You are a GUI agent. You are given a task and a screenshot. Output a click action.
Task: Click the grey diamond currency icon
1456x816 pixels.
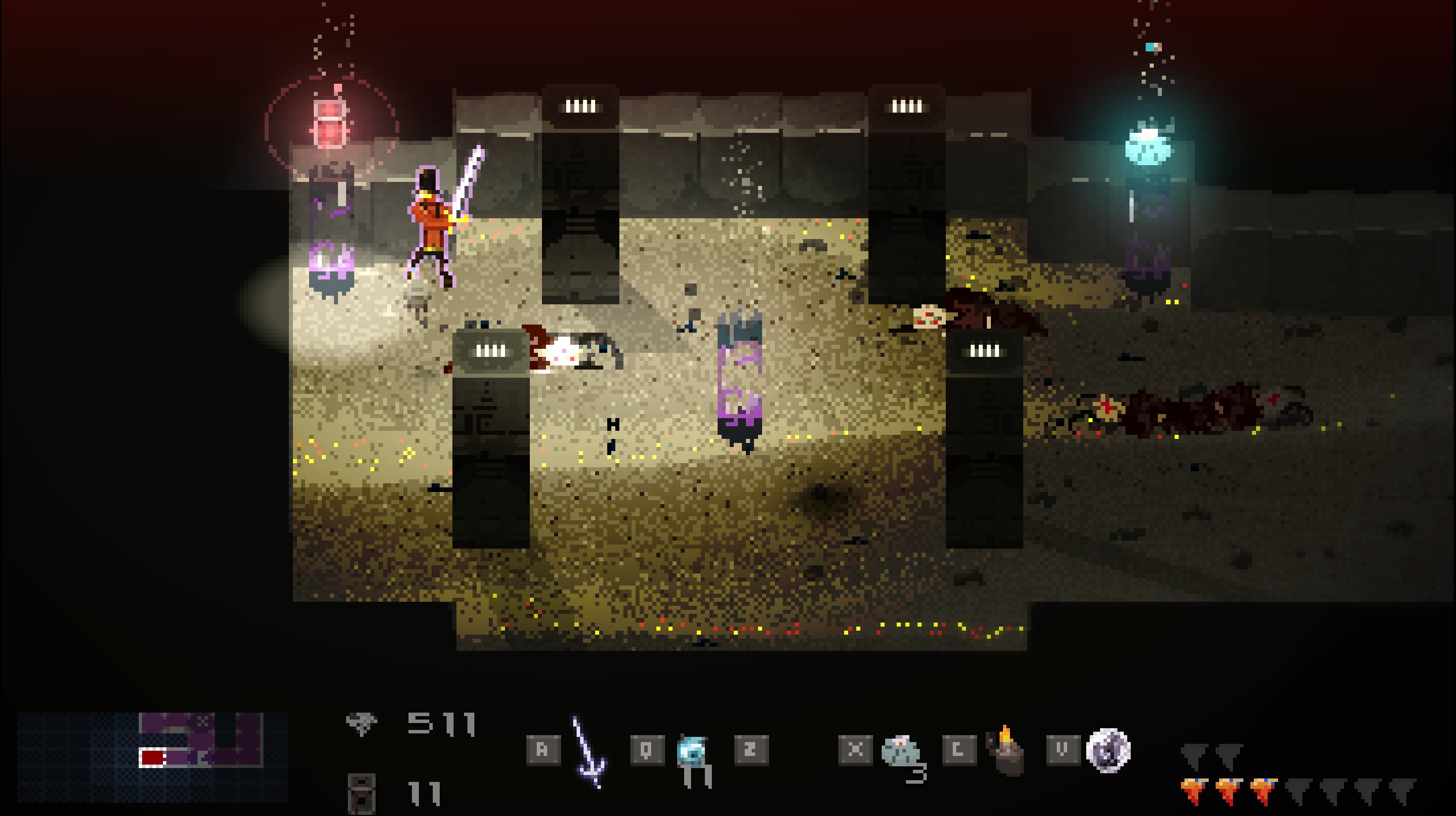[362, 723]
